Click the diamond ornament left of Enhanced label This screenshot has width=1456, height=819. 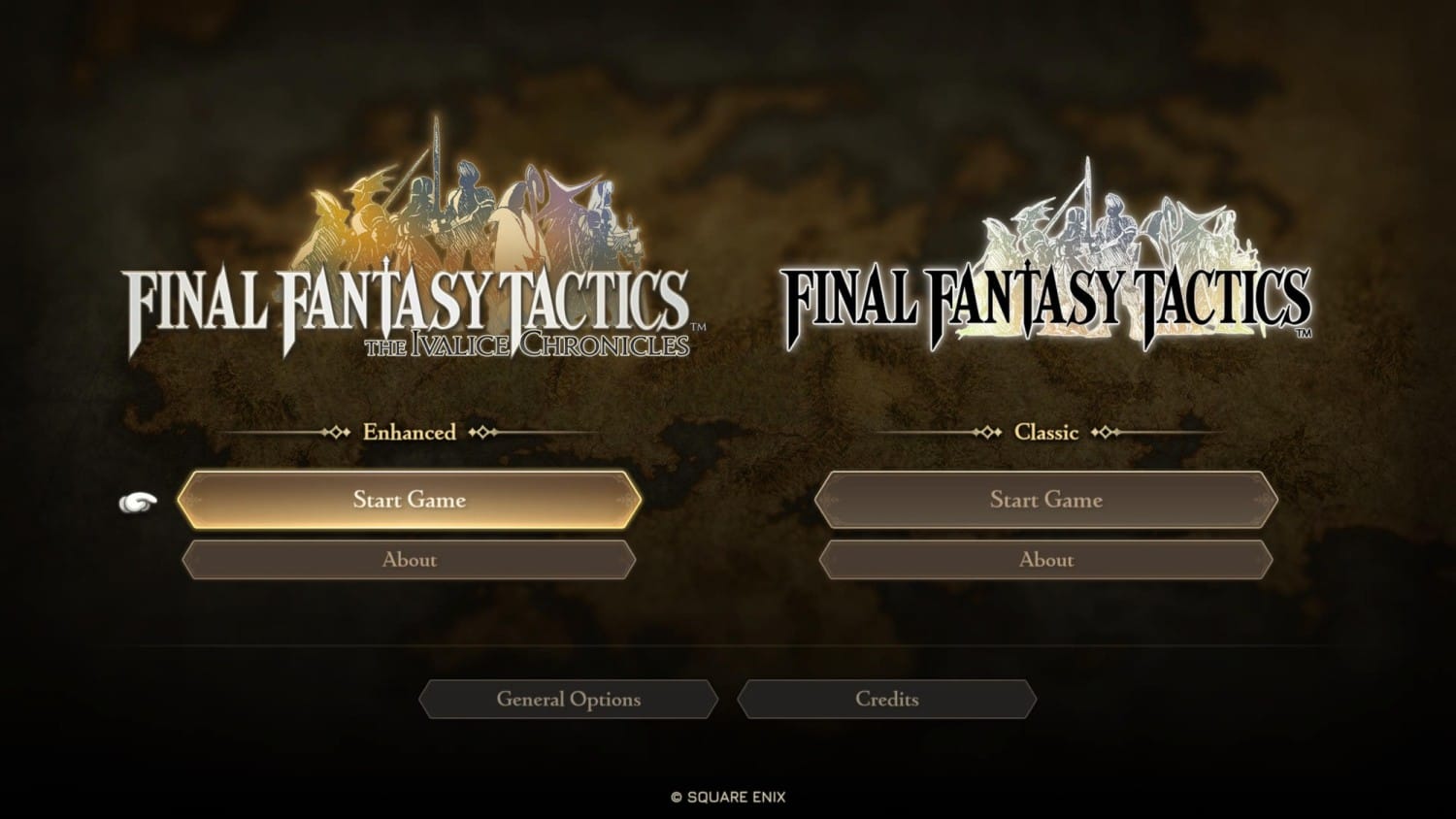(x=338, y=433)
